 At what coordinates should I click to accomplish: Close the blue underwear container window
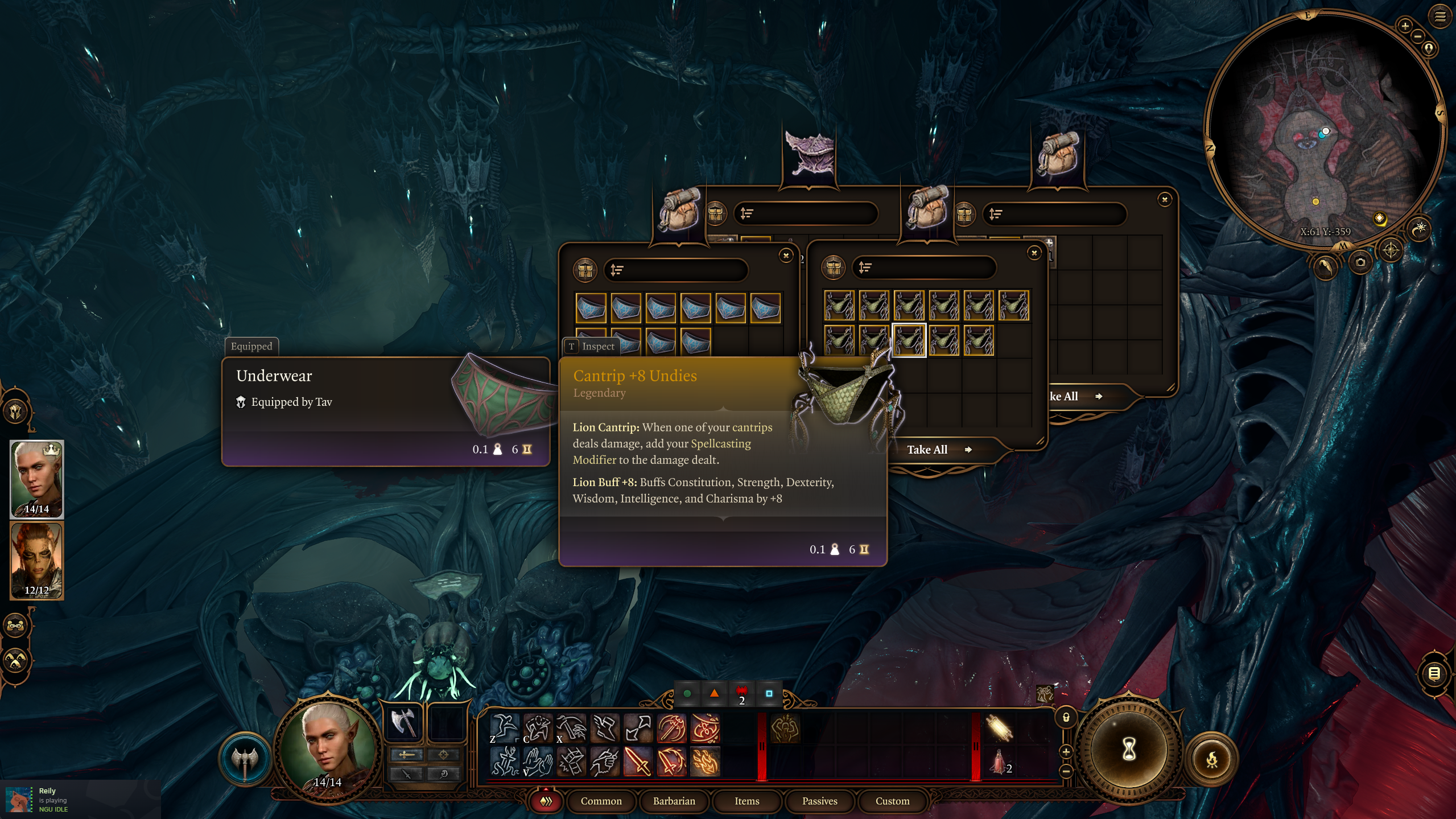(786, 256)
